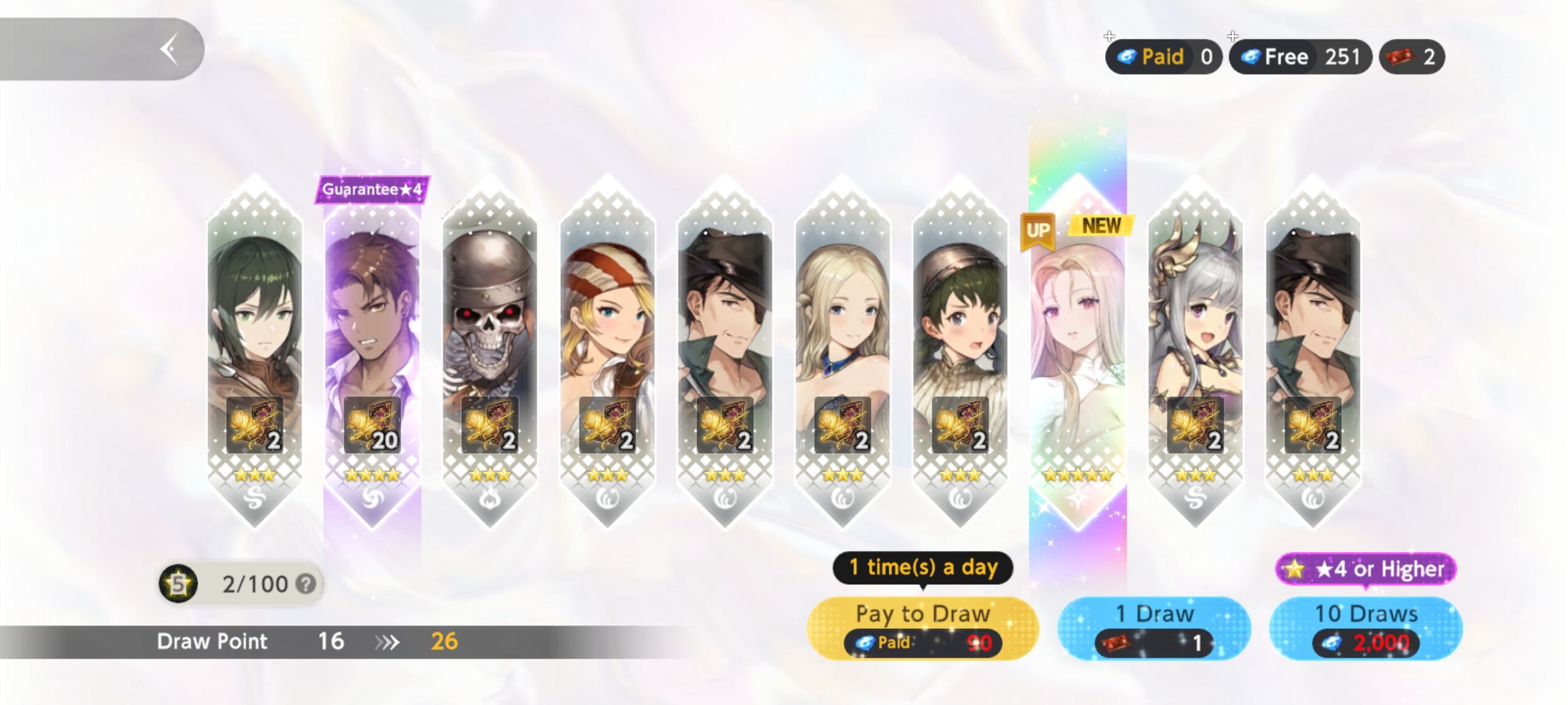Select the Guarantee ★4 purple character card
The height and width of the screenshot is (705, 1568).
(x=372, y=353)
